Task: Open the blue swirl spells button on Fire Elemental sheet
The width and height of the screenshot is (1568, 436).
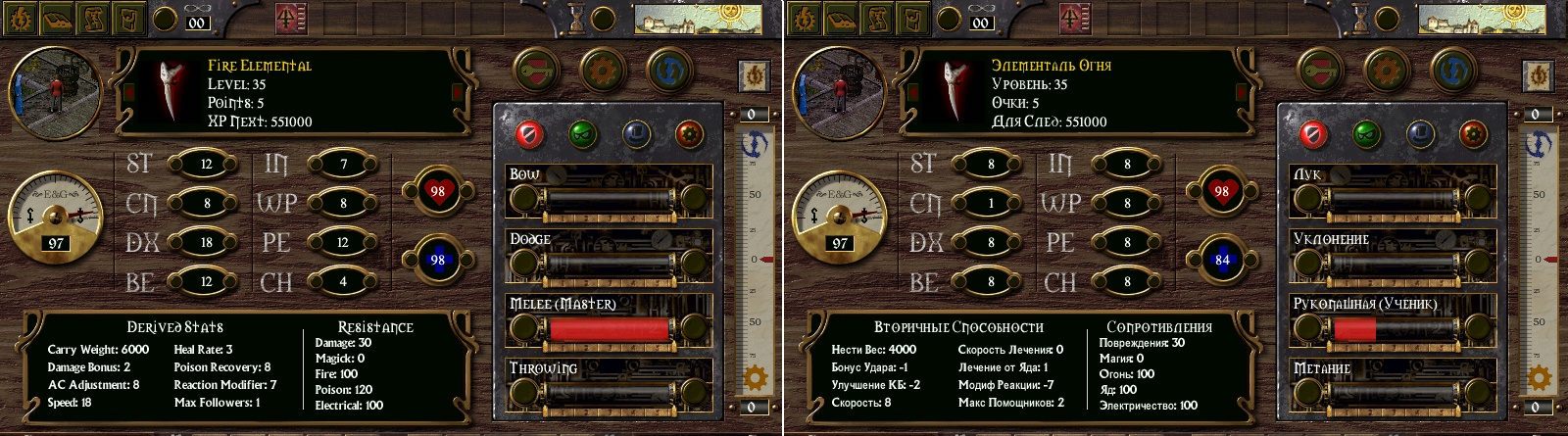Action: pyautogui.click(x=669, y=70)
